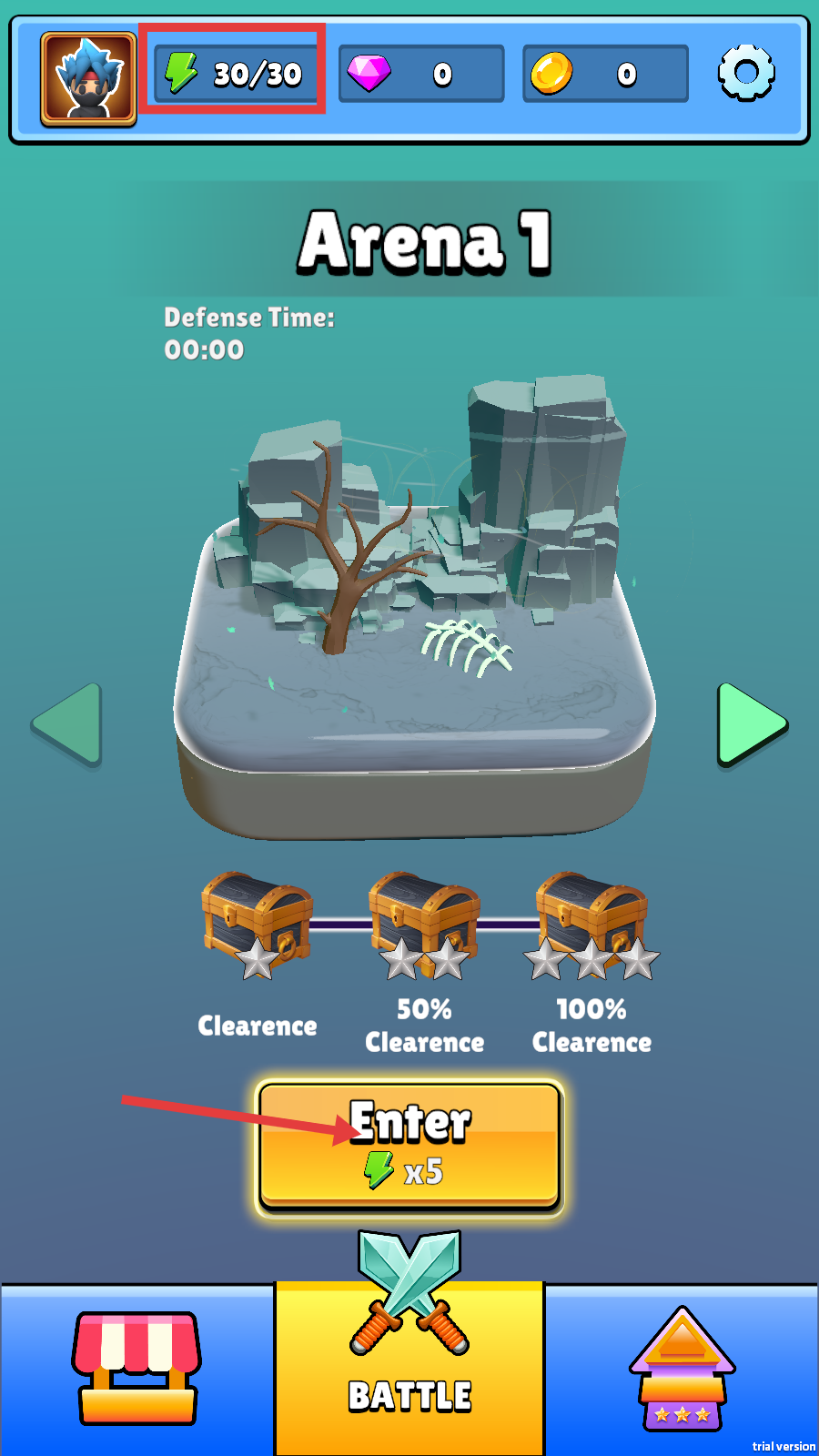The height and width of the screenshot is (1456, 819).
Task: Switch to the Battle tab
Action: pyautogui.click(x=409, y=1365)
